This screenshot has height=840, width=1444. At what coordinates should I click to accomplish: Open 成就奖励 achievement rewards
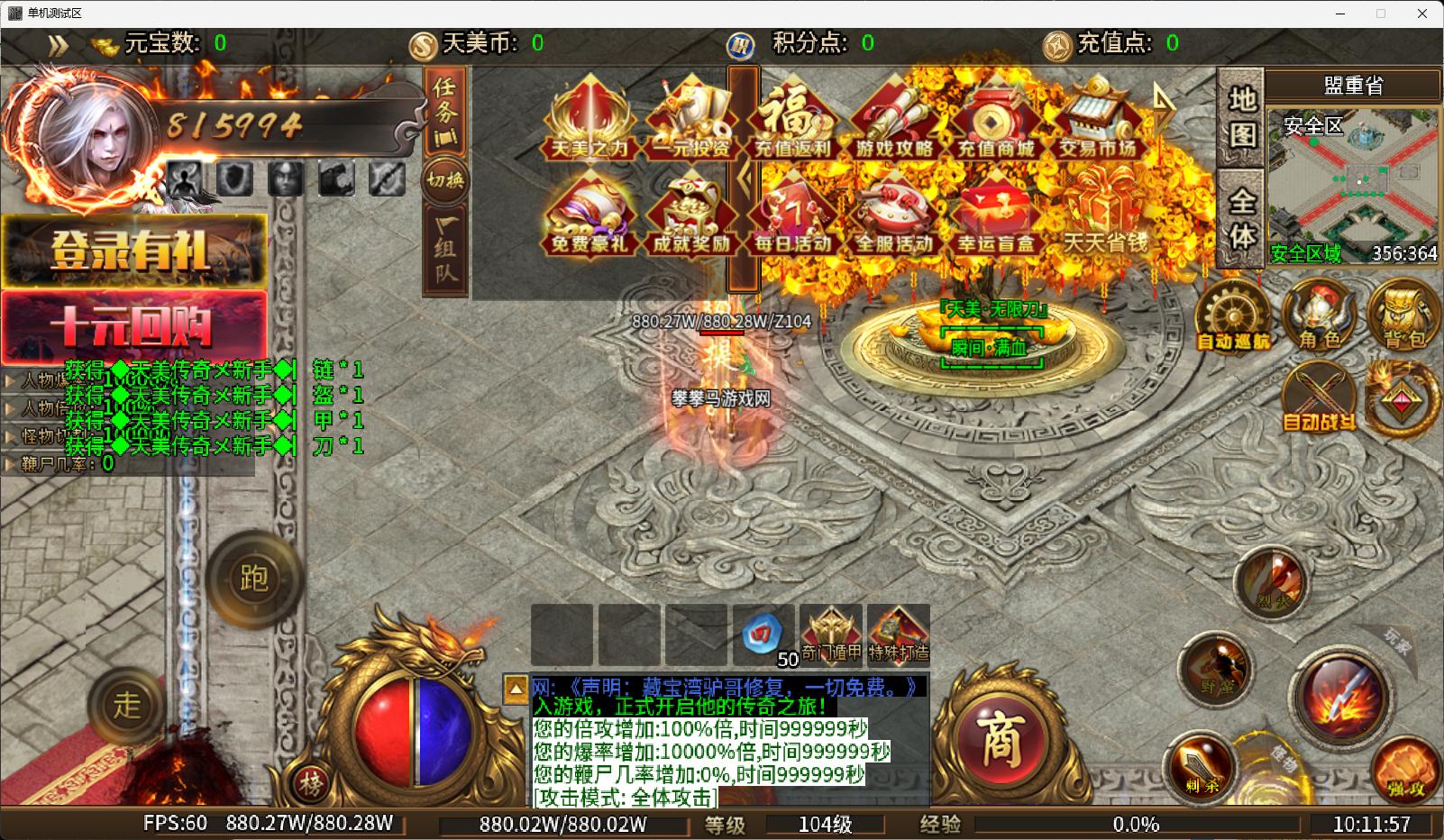[691, 216]
